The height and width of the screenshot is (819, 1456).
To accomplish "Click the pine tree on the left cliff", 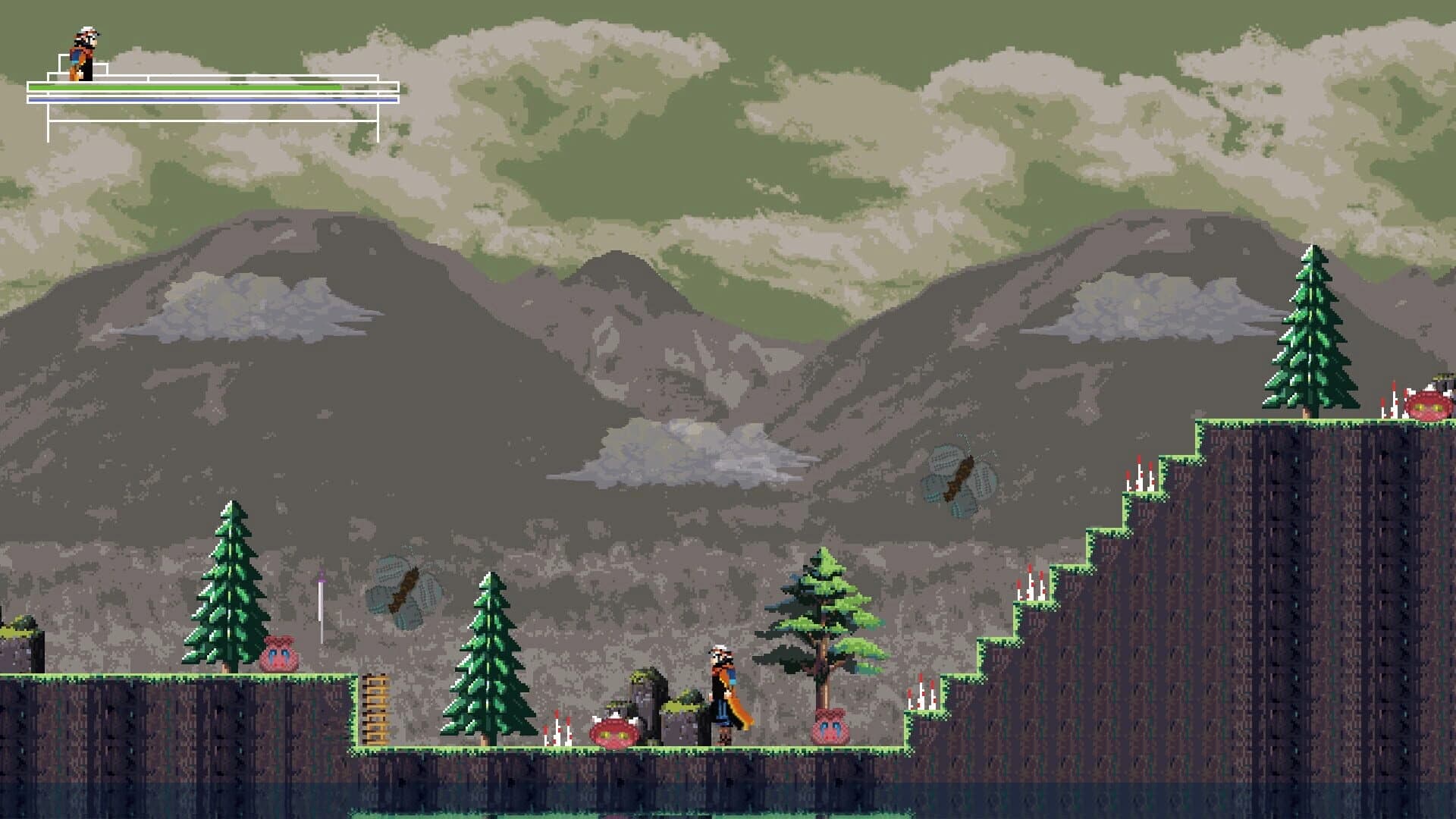I will [227, 584].
